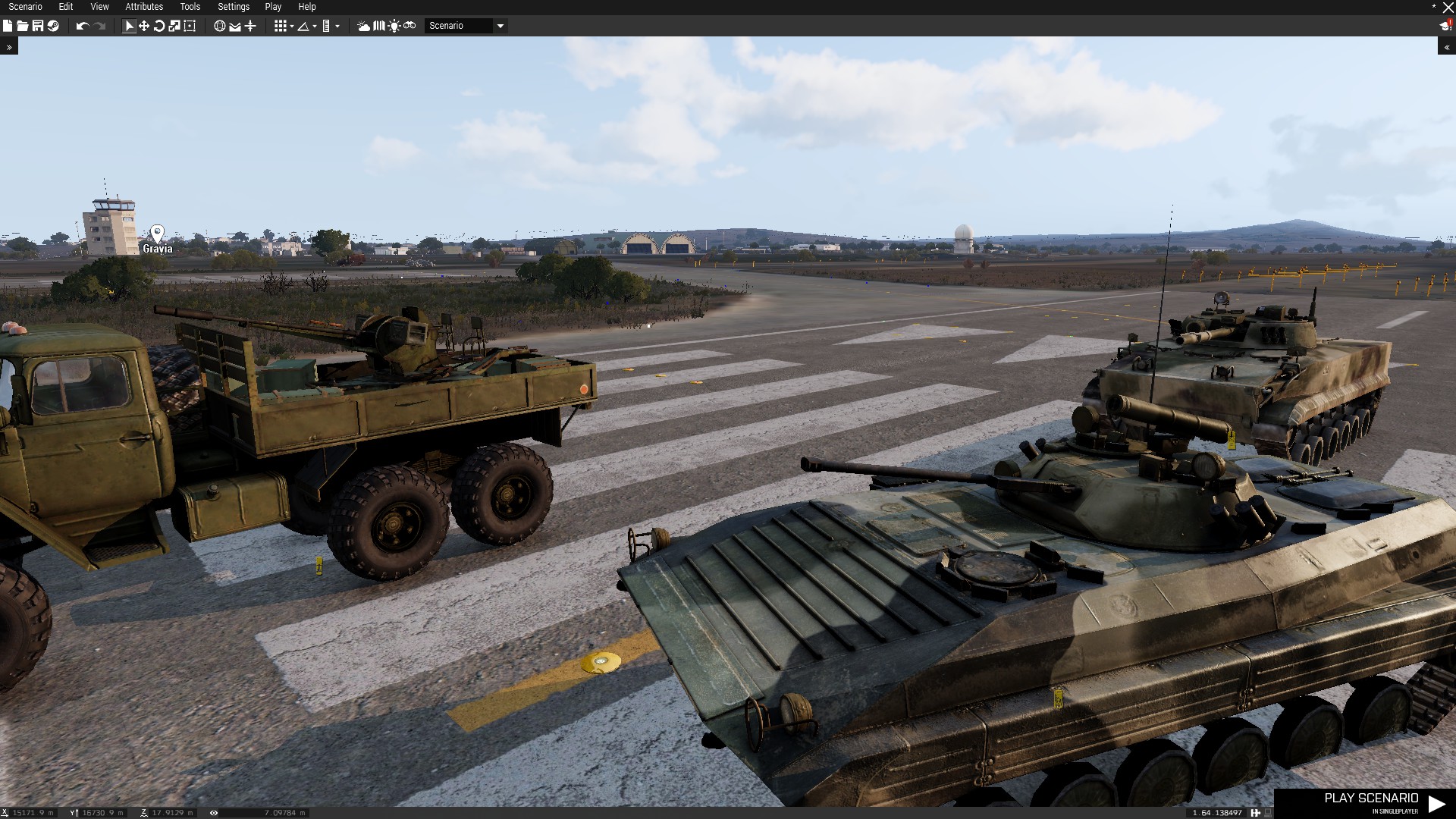Open the Scenario menu
The image size is (1456, 819).
[25, 7]
